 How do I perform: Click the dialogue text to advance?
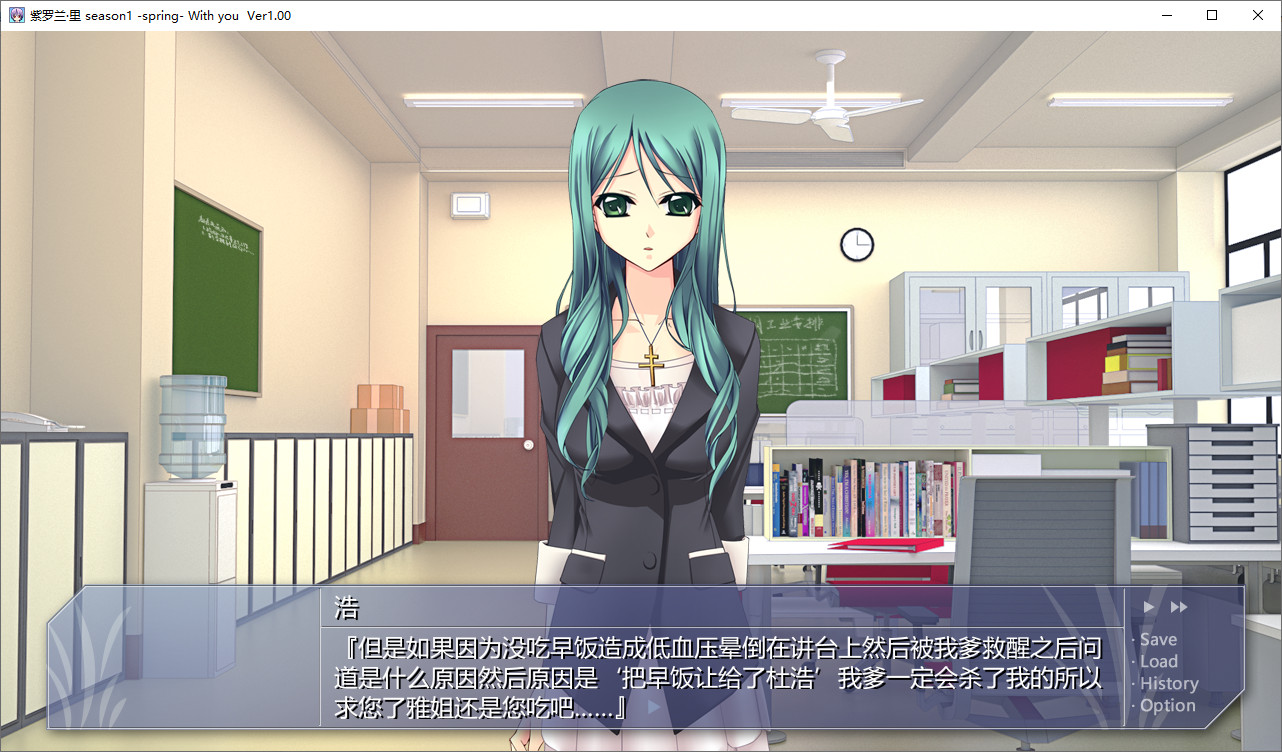(x=720, y=679)
